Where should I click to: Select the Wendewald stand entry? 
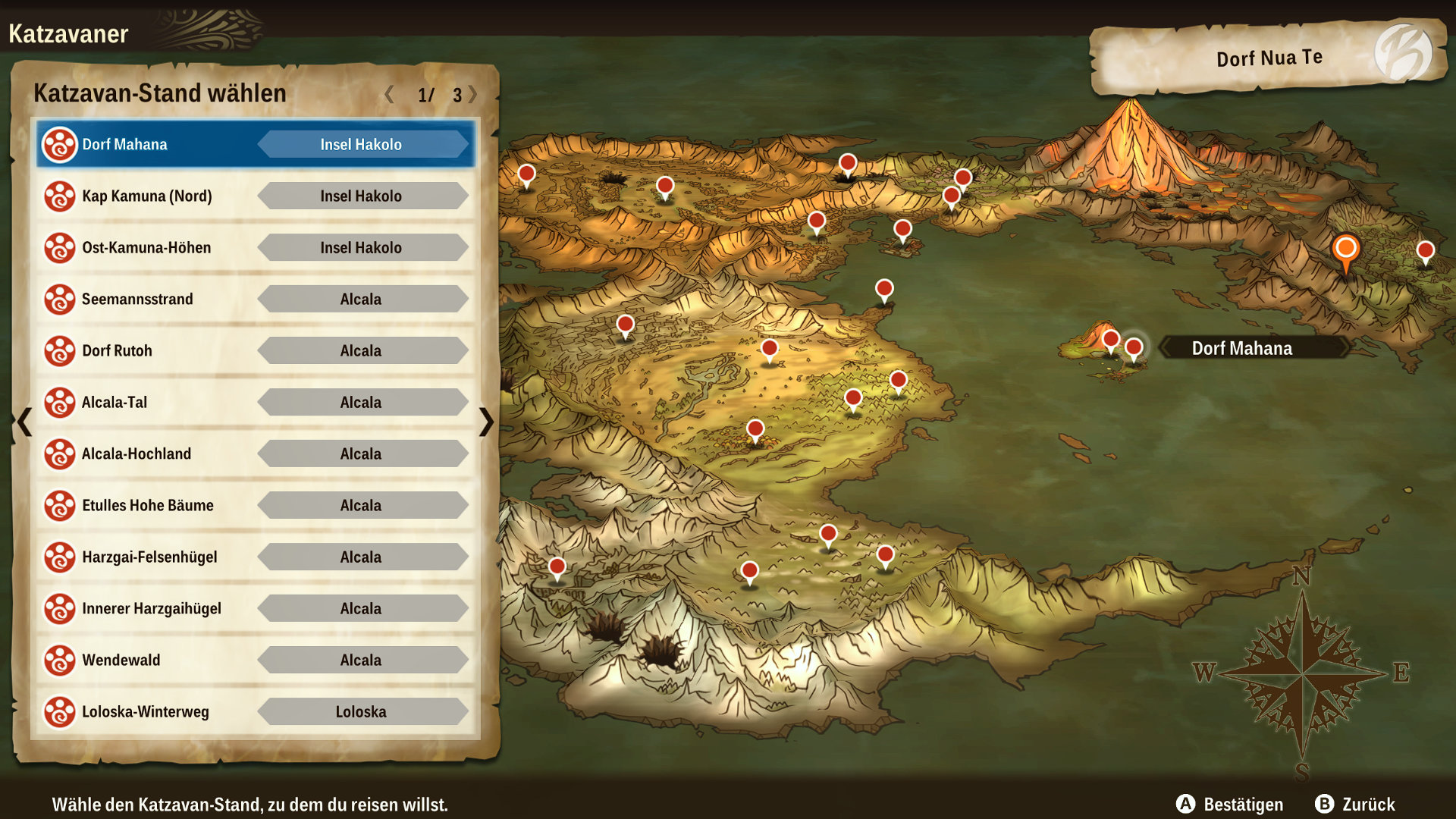point(255,660)
